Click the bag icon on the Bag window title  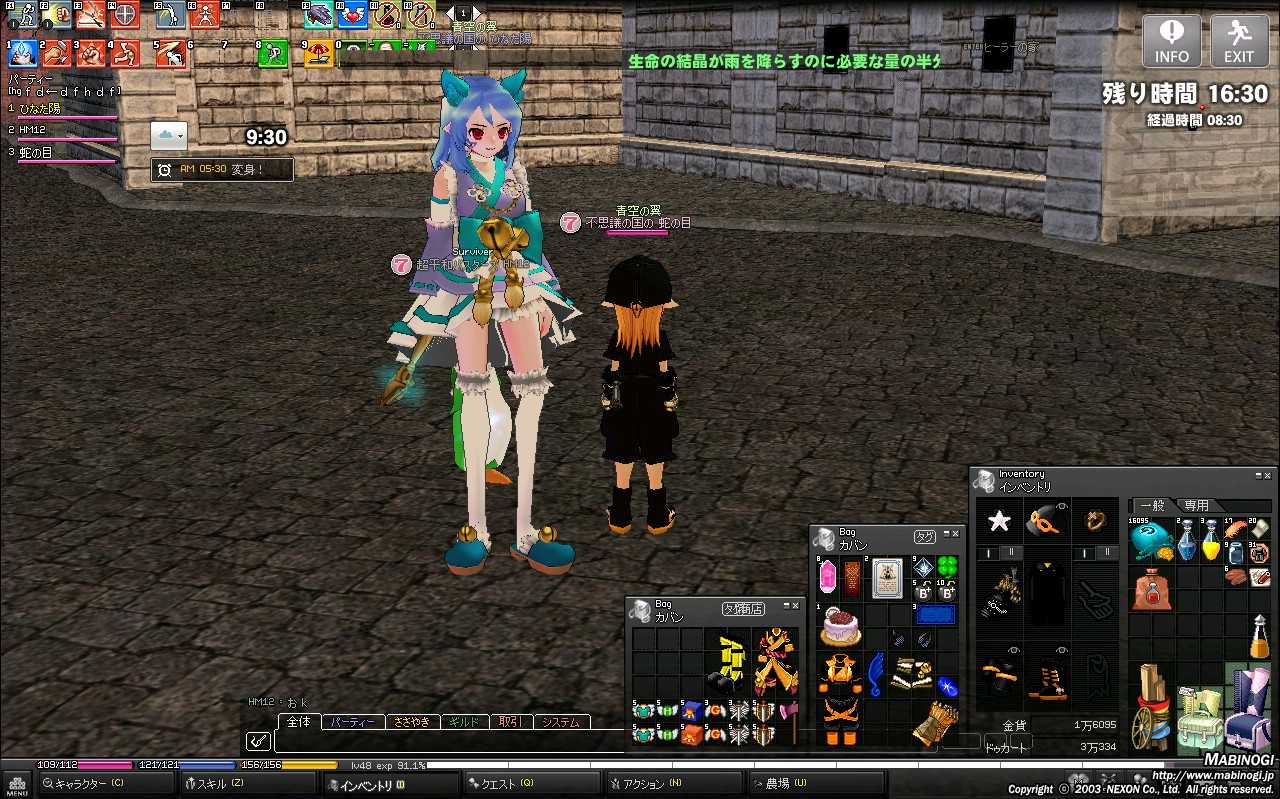824,539
